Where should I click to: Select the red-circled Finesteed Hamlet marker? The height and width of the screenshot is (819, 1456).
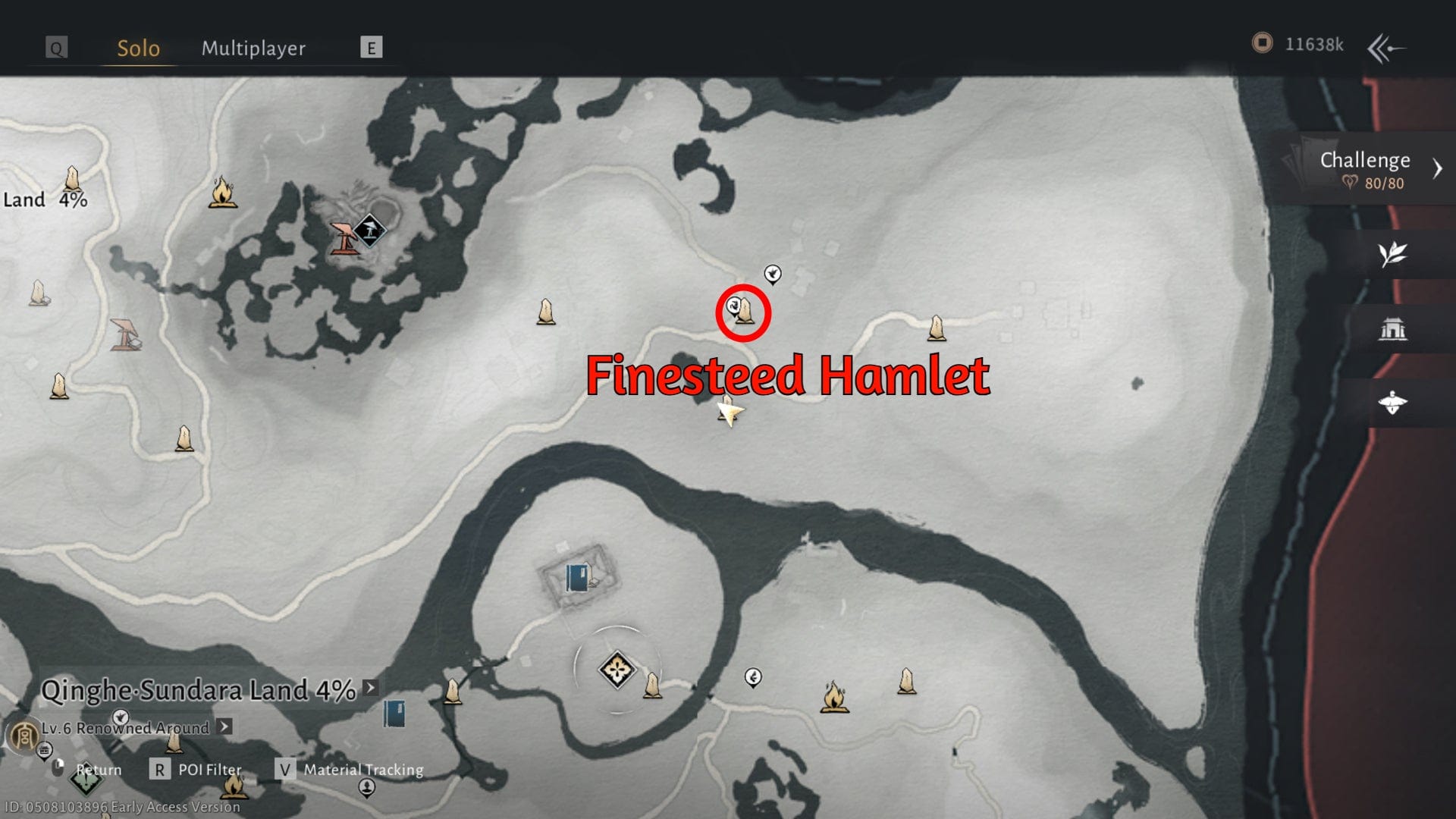click(744, 312)
